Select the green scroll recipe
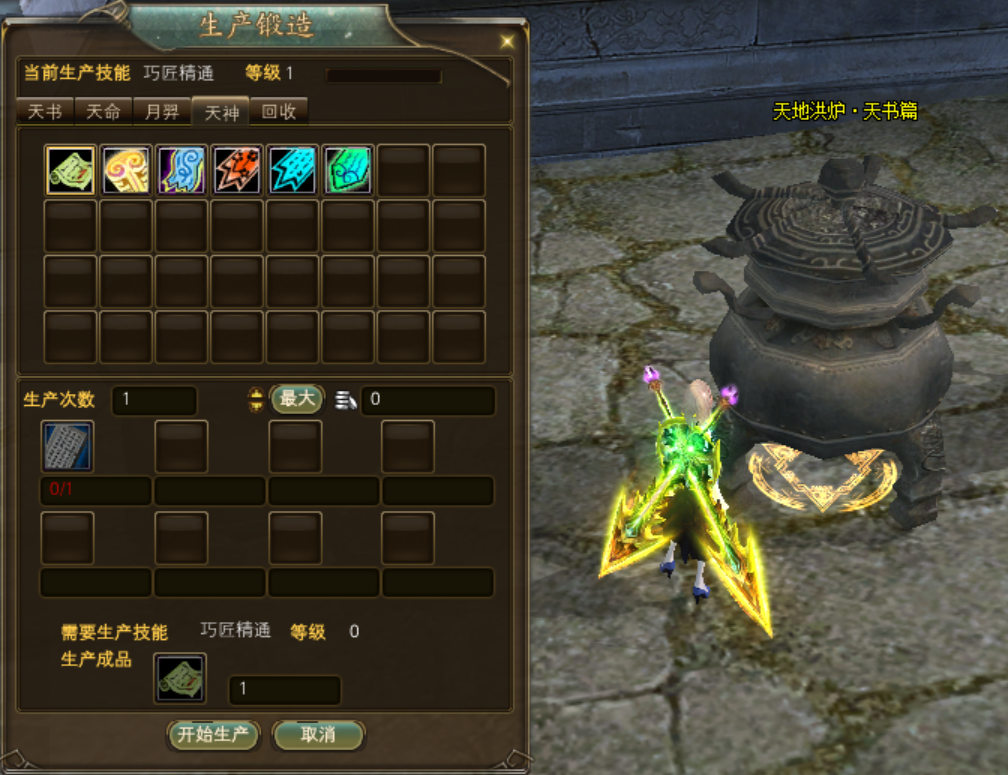Image resolution: width=1008 pixels, height=775 pixels. point(71,170)
